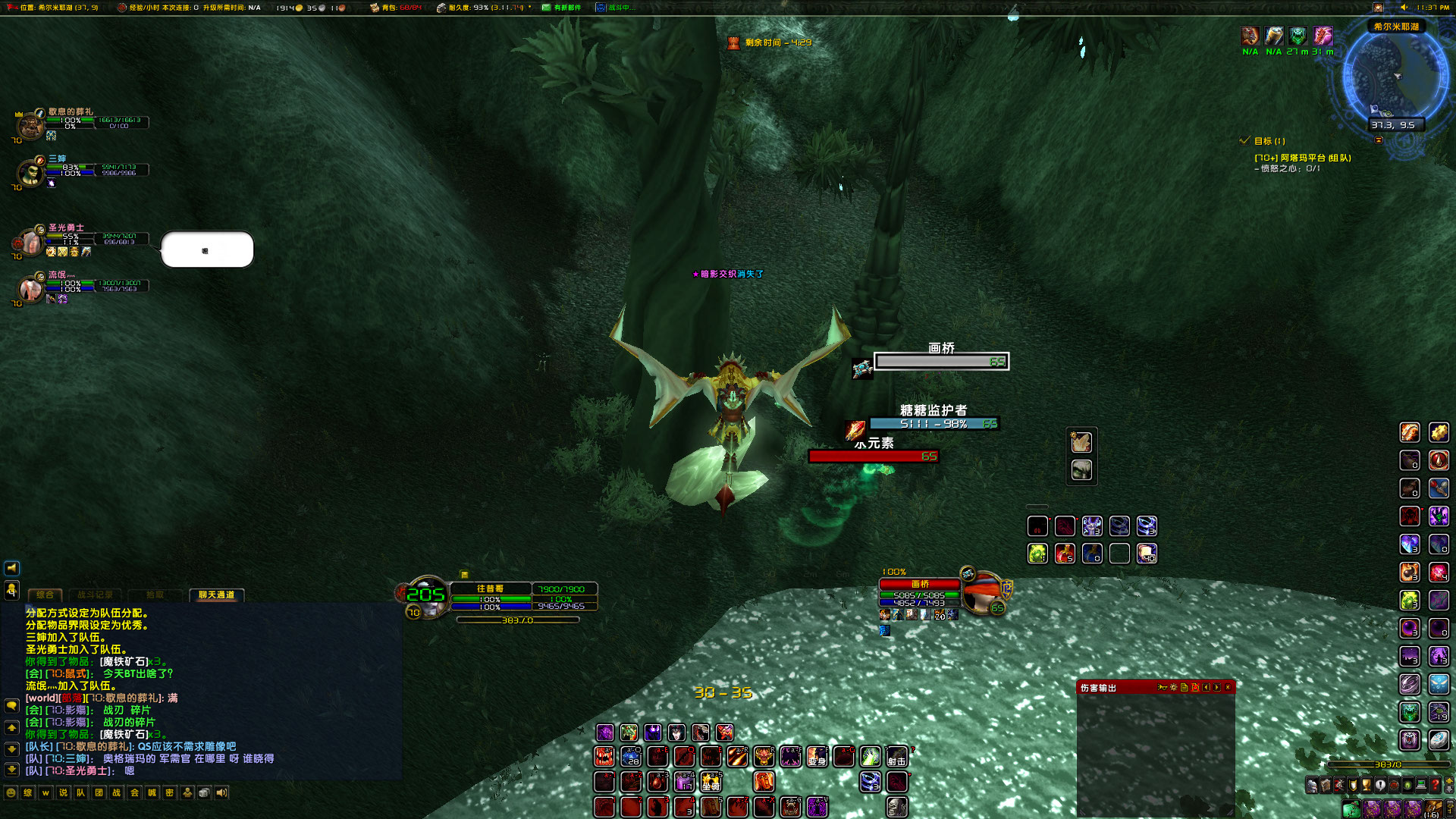The image size is (1456, 819).
Task: Click the help question mark micro menu icon
Action: coord(1435,785)
